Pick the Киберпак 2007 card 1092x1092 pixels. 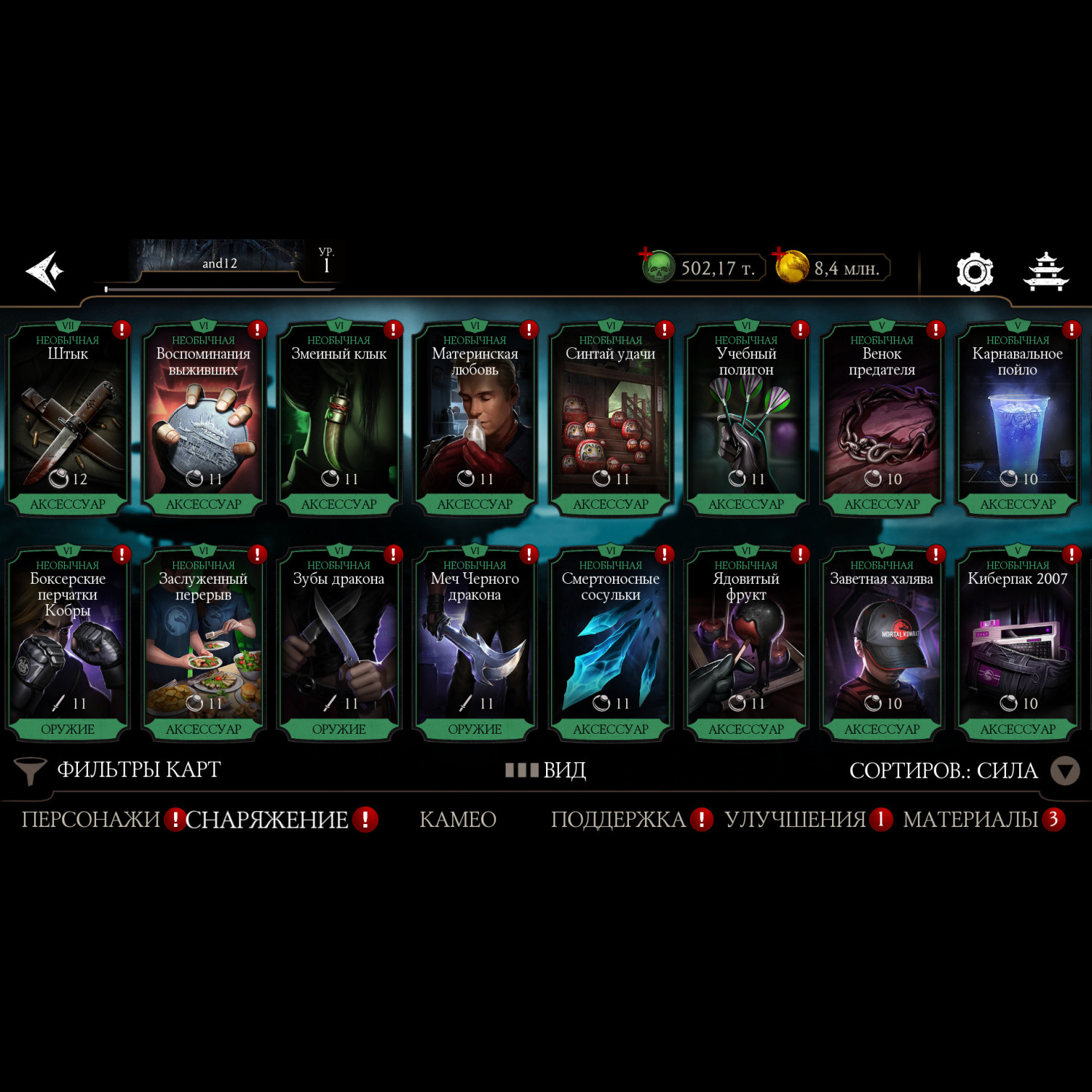(x=1017, y=644)
